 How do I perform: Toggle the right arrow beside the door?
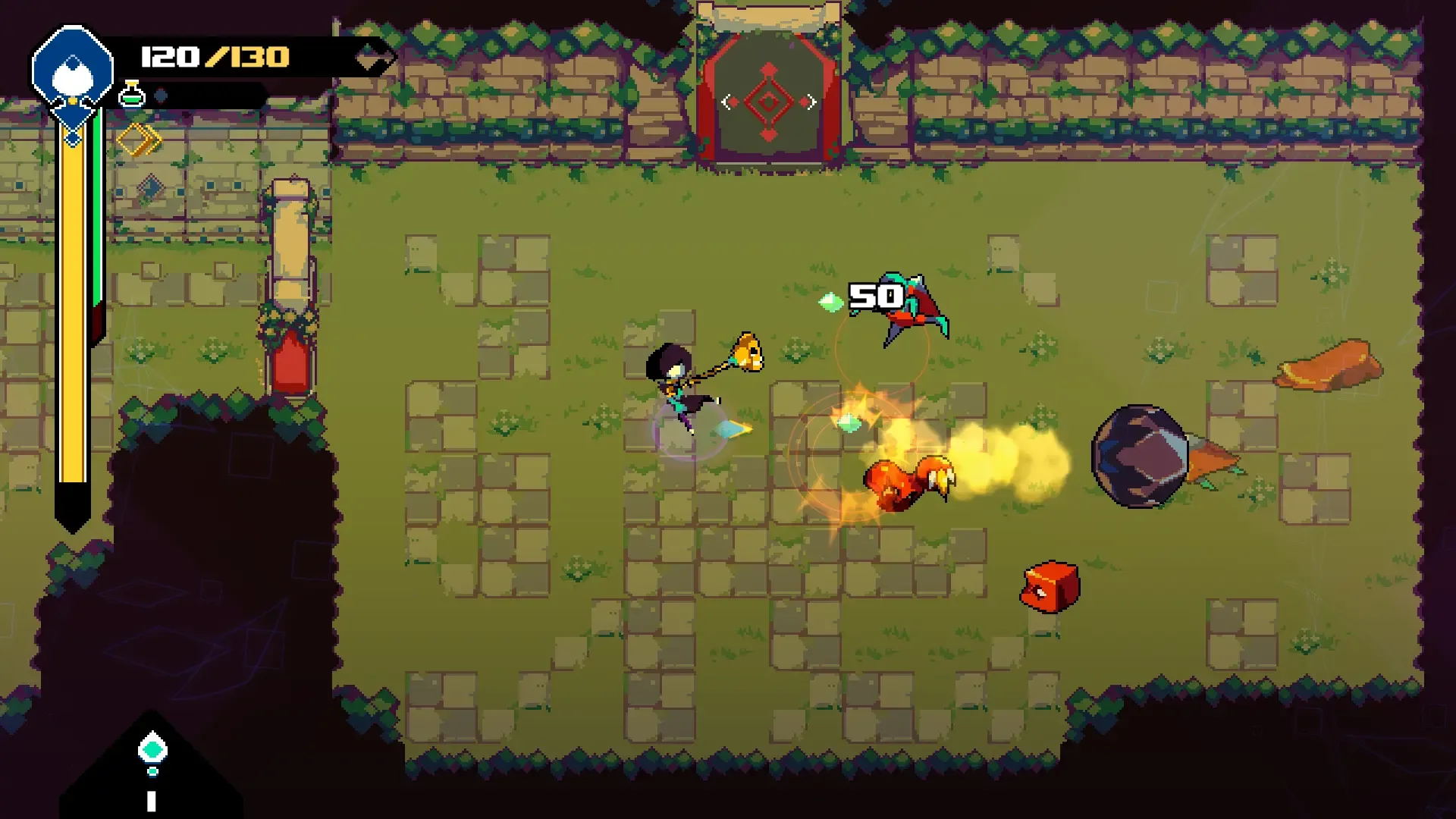tap(809, 100)
